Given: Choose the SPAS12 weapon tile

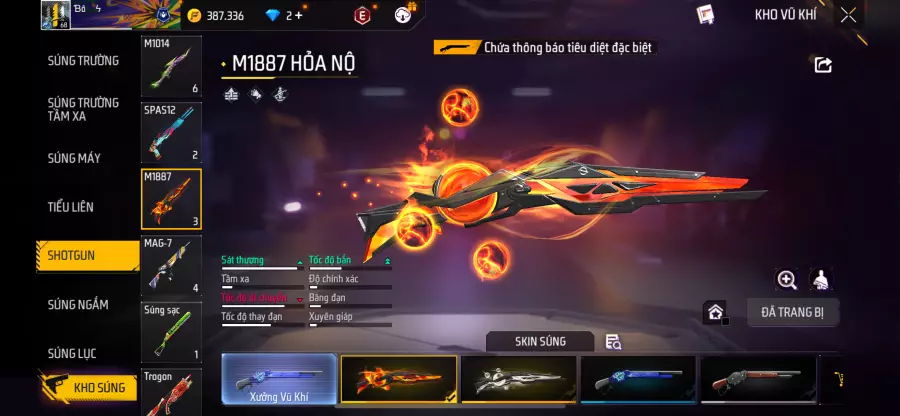Looking at the screenshot, I should point(171,133).
